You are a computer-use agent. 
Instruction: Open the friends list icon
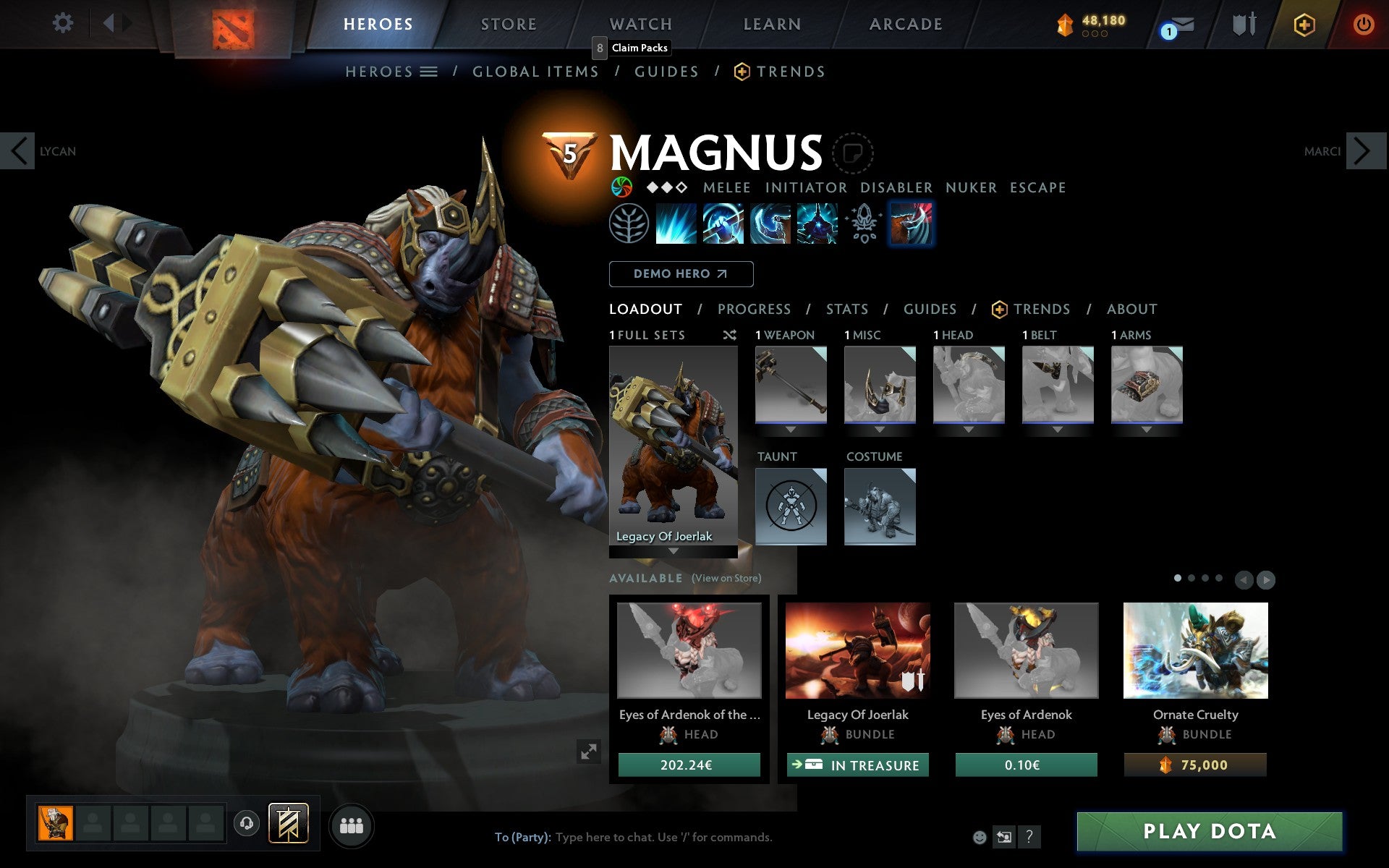352,825
